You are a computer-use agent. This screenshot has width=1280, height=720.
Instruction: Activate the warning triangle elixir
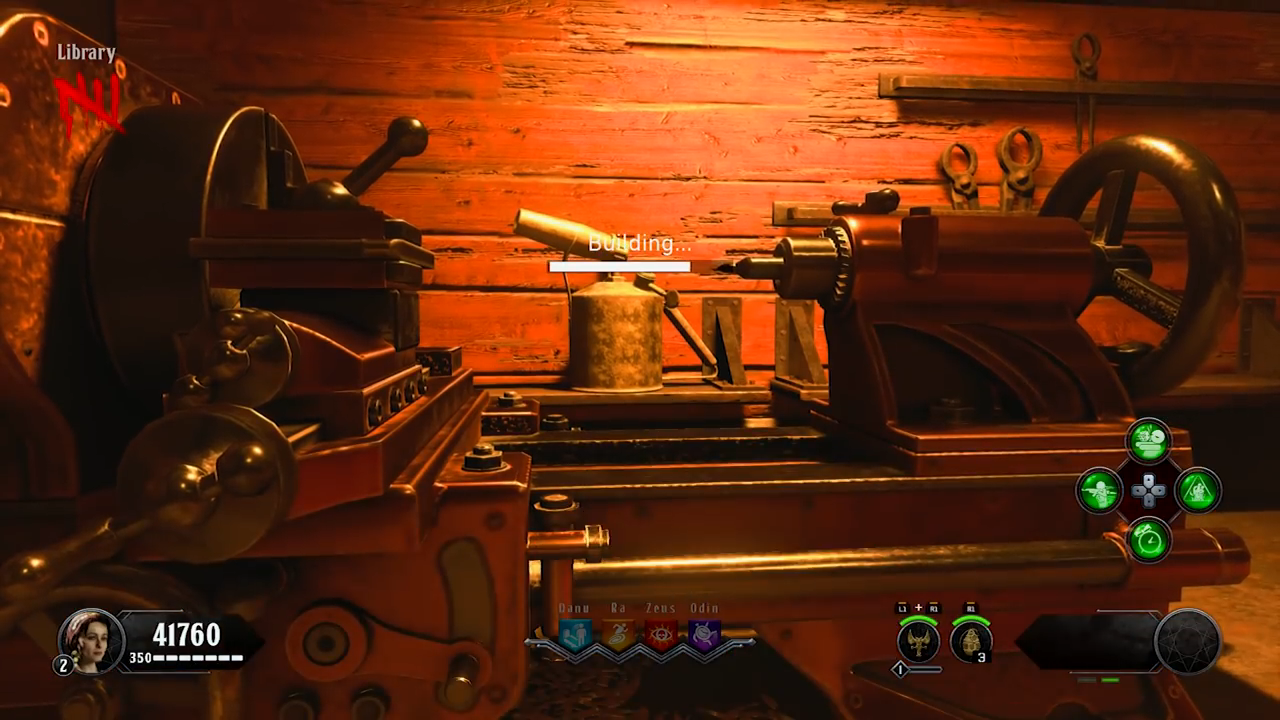pyautogui.click(x=1197, y=490)
